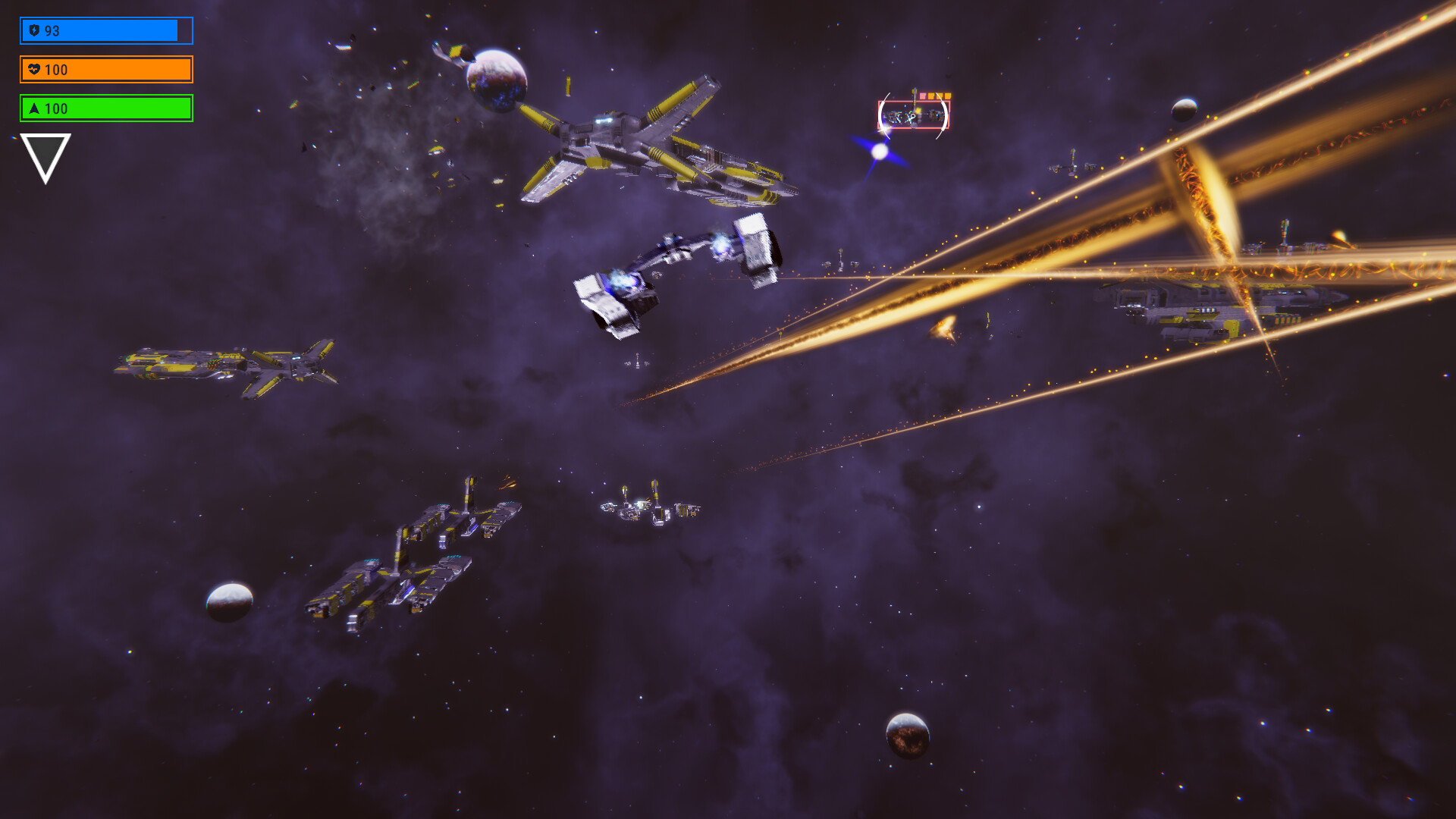The image size is (1456, 819).
Task: Click the rightmost orange pip above the targeted enemy
Action: 948,96
